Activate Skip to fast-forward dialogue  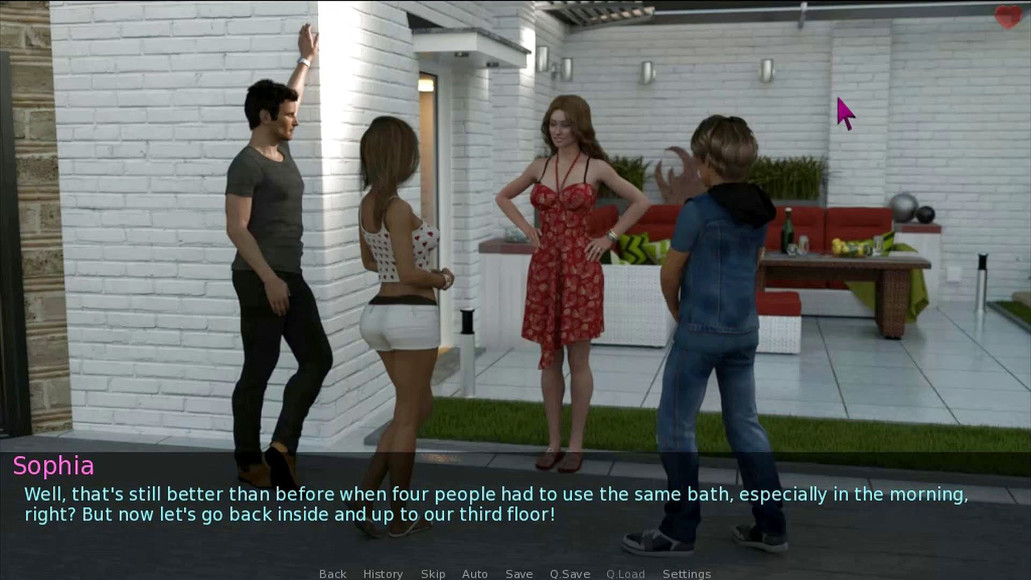tap(433, 574)
